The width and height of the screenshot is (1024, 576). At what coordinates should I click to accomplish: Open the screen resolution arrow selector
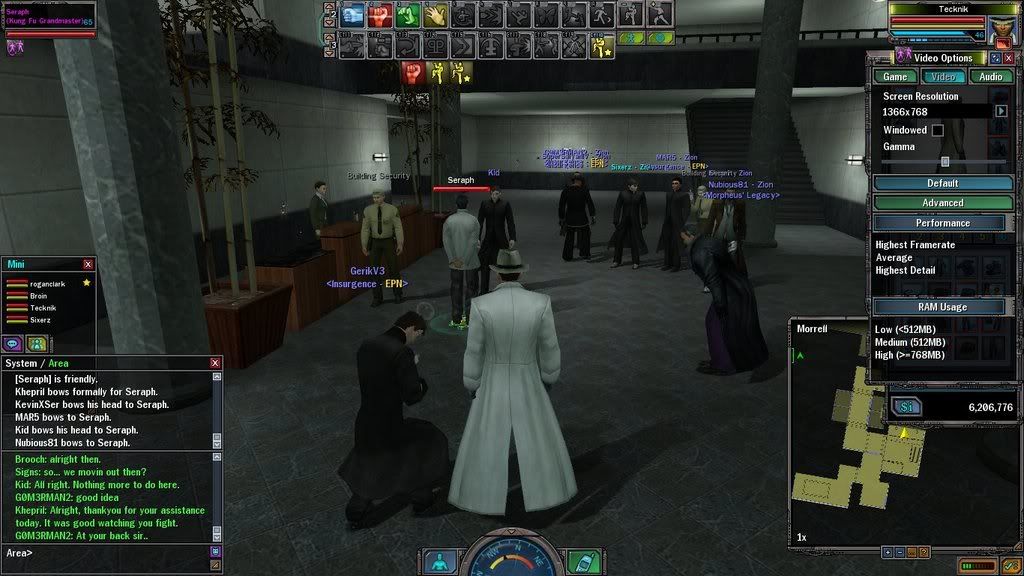click(1000, 111)
